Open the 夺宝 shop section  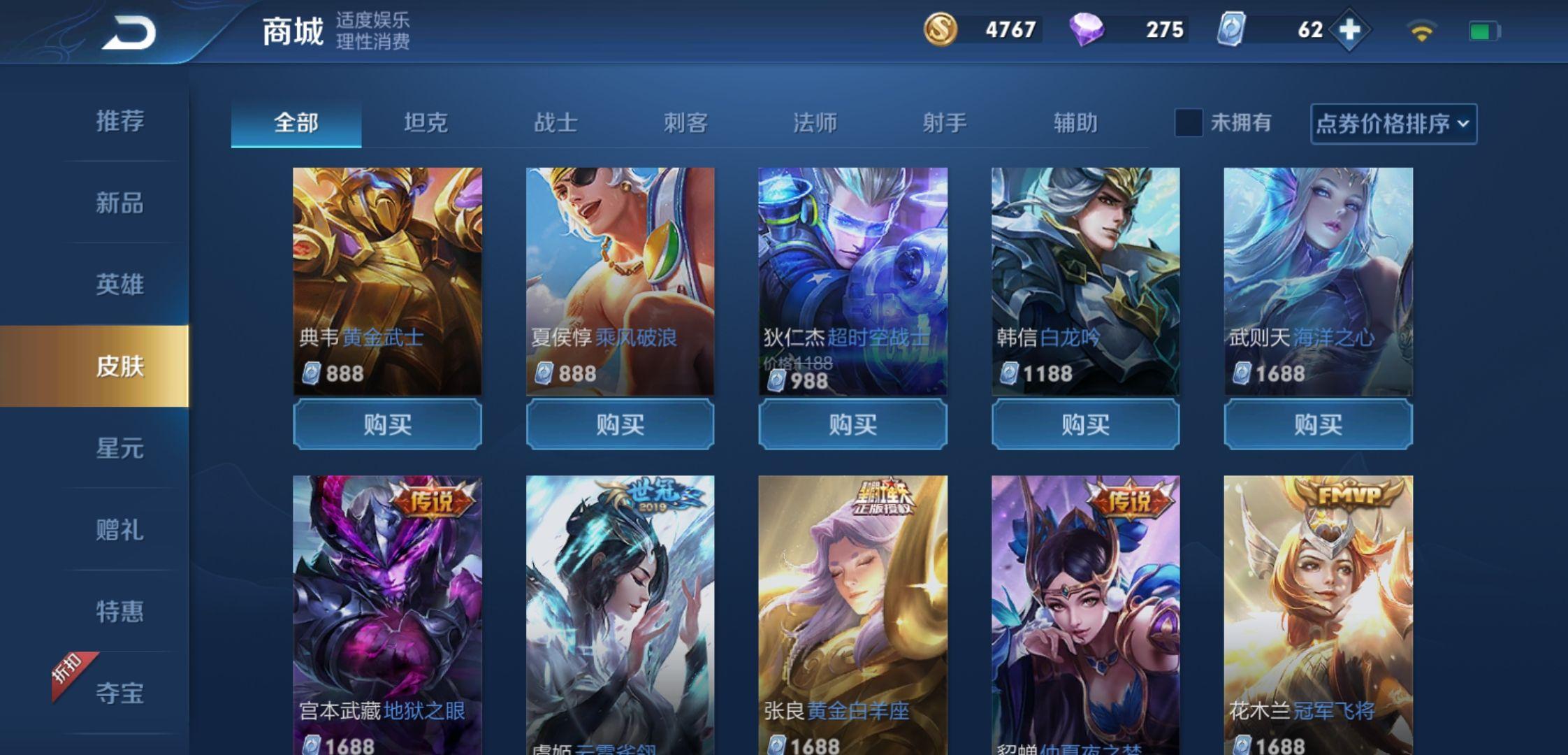119,693
